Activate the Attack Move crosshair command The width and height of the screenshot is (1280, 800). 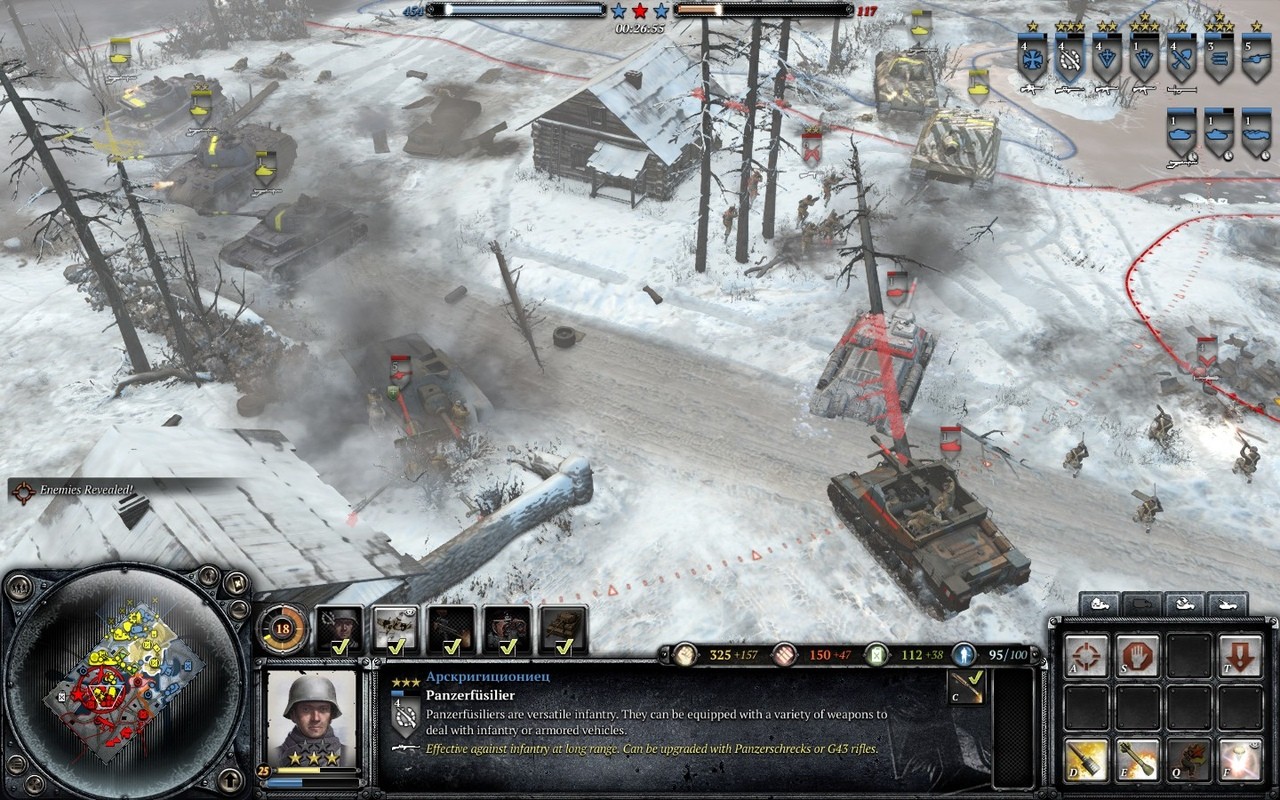pyautogui.click(x=1086, y=656)
